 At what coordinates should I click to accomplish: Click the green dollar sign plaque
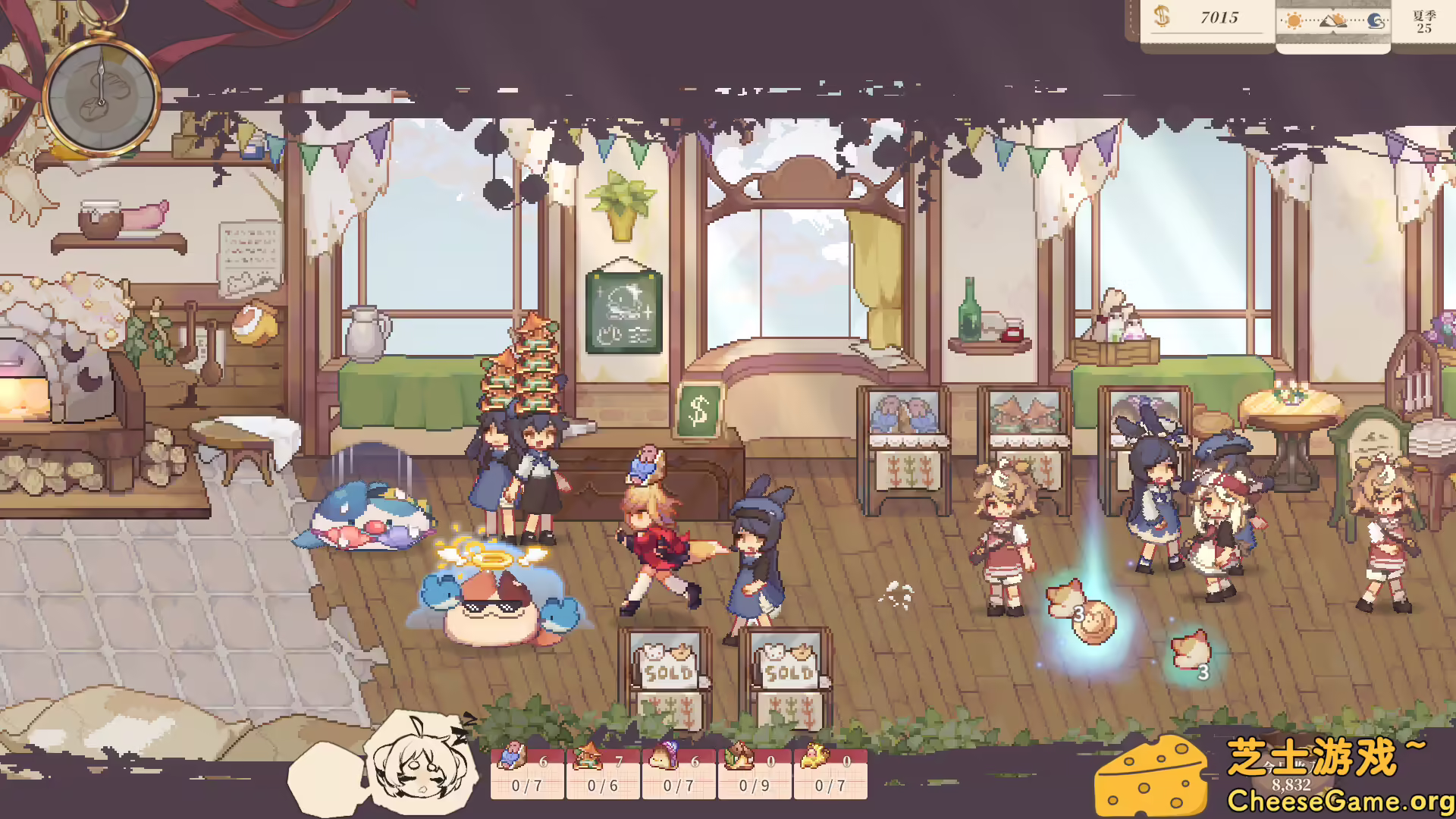click(698, 409)
